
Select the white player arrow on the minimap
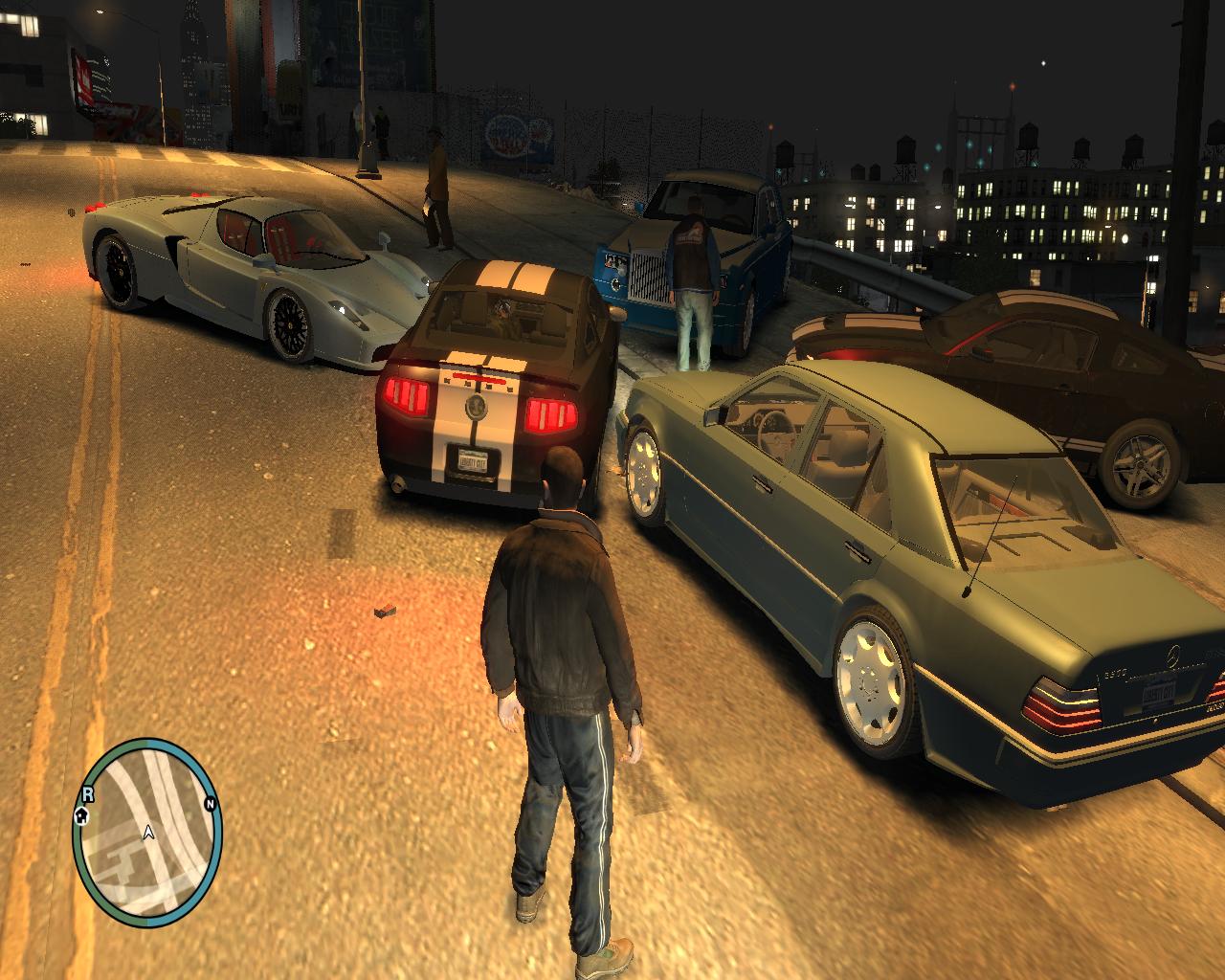148,834
